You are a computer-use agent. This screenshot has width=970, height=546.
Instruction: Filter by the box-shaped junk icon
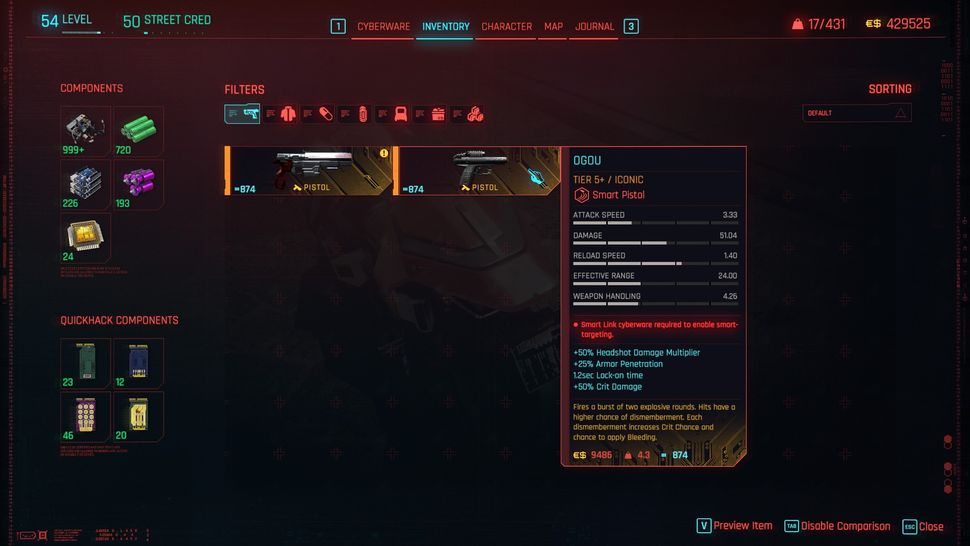pos(437,114)
